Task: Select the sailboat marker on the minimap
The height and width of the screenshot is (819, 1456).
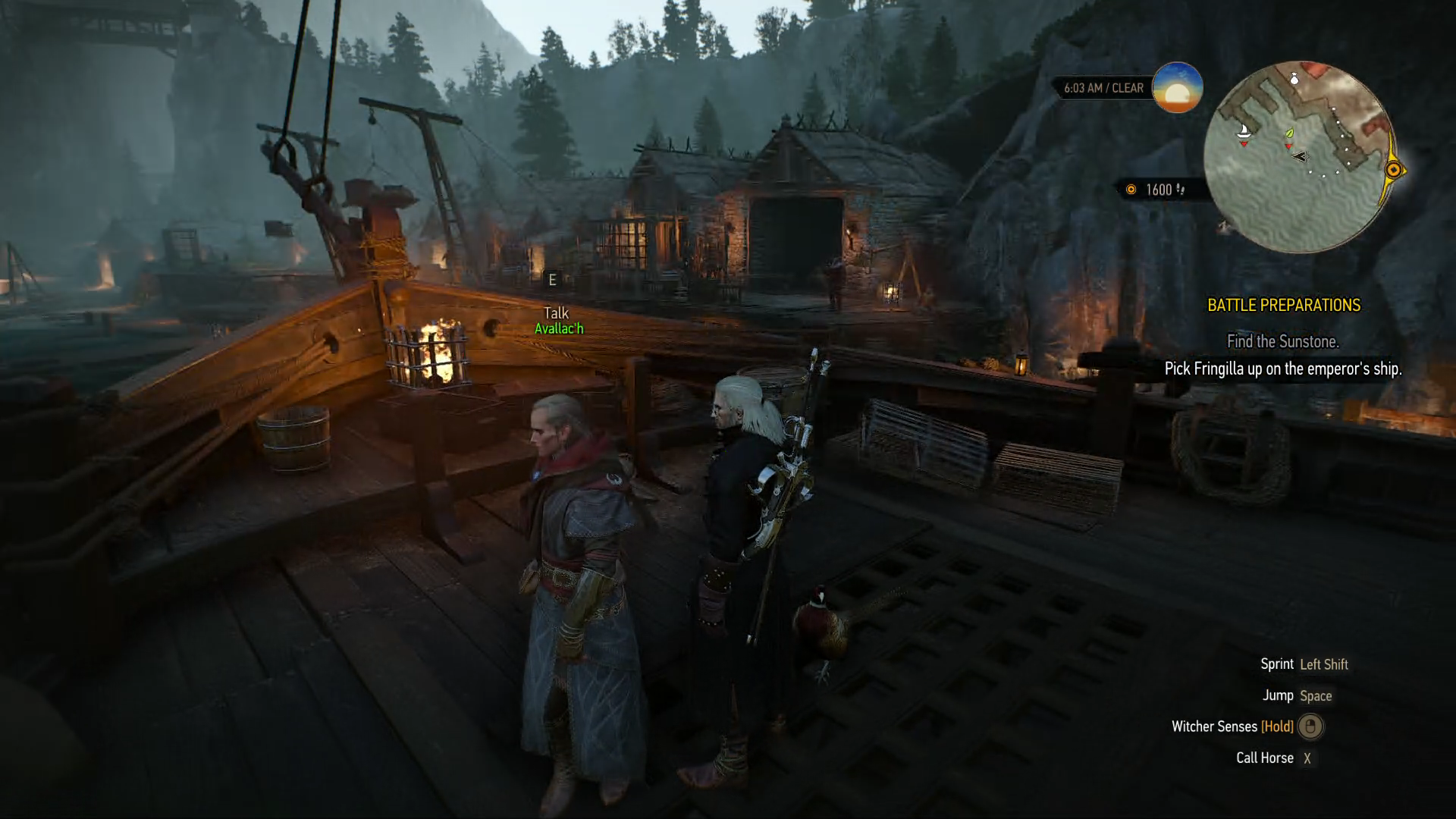Action: (x=1244, y=132)
